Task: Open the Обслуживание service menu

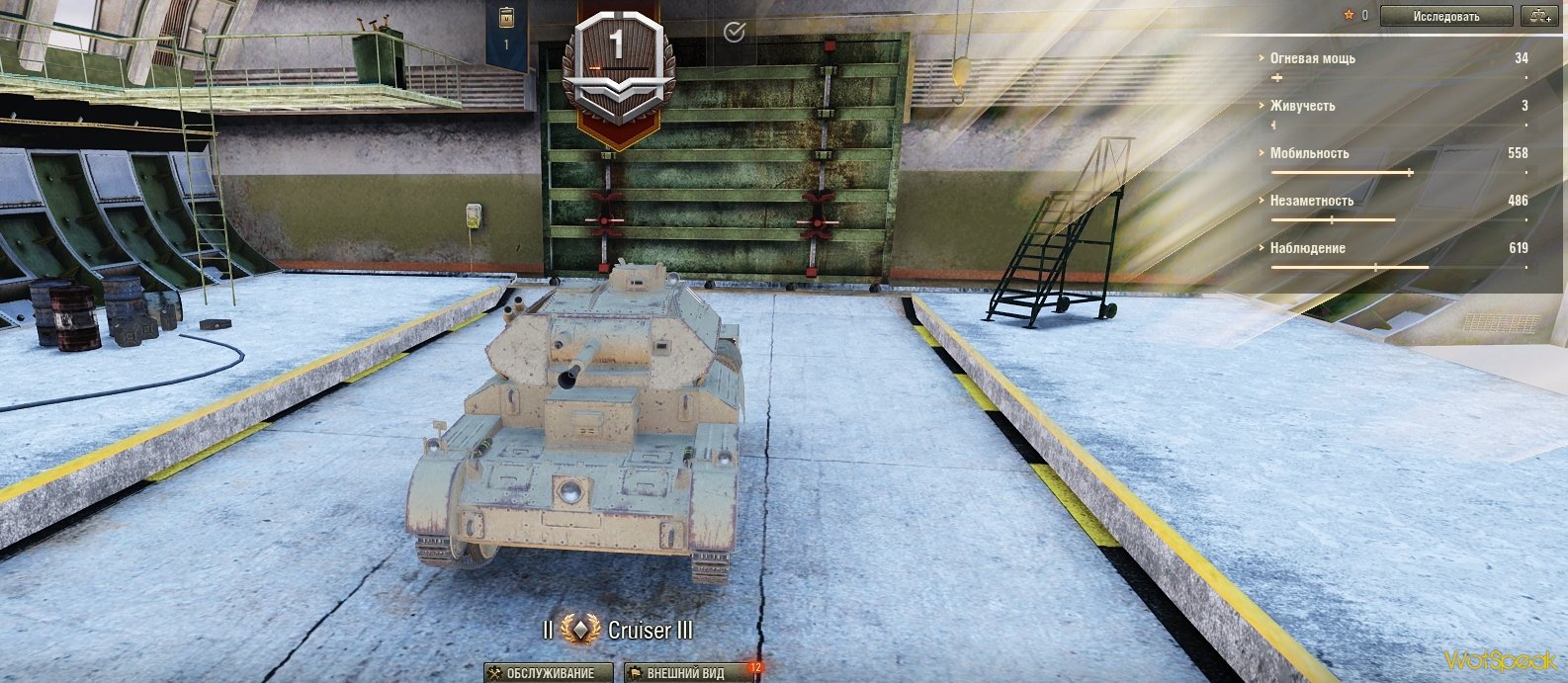Action: [541, 673]
